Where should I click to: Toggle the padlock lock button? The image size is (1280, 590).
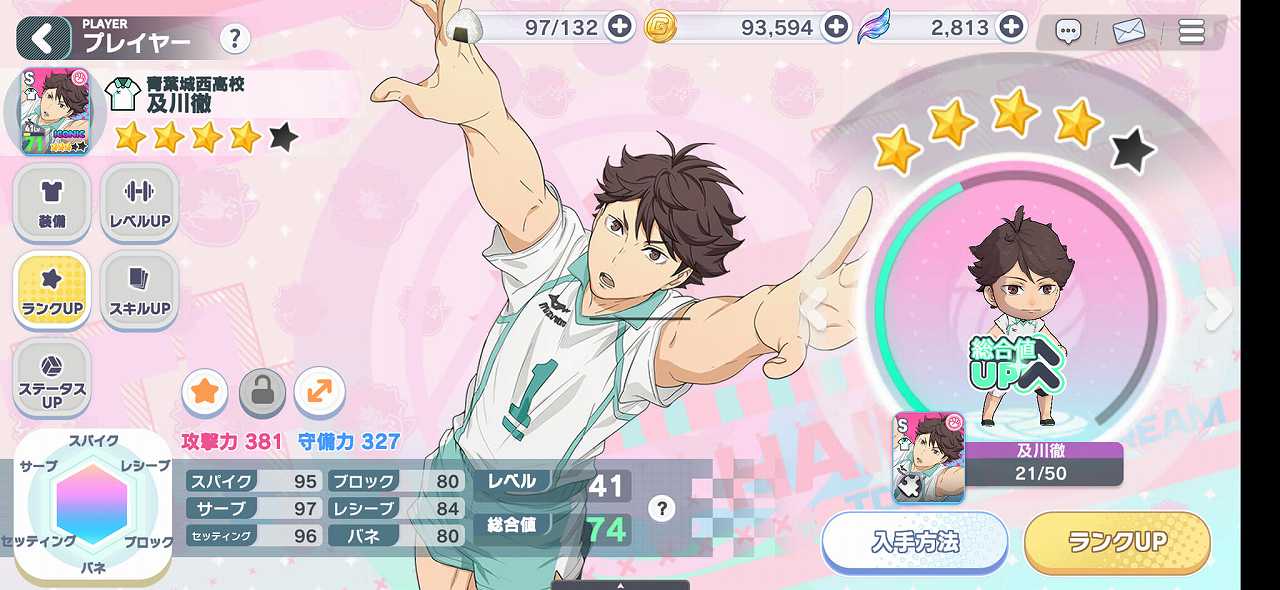pos(262,392)
